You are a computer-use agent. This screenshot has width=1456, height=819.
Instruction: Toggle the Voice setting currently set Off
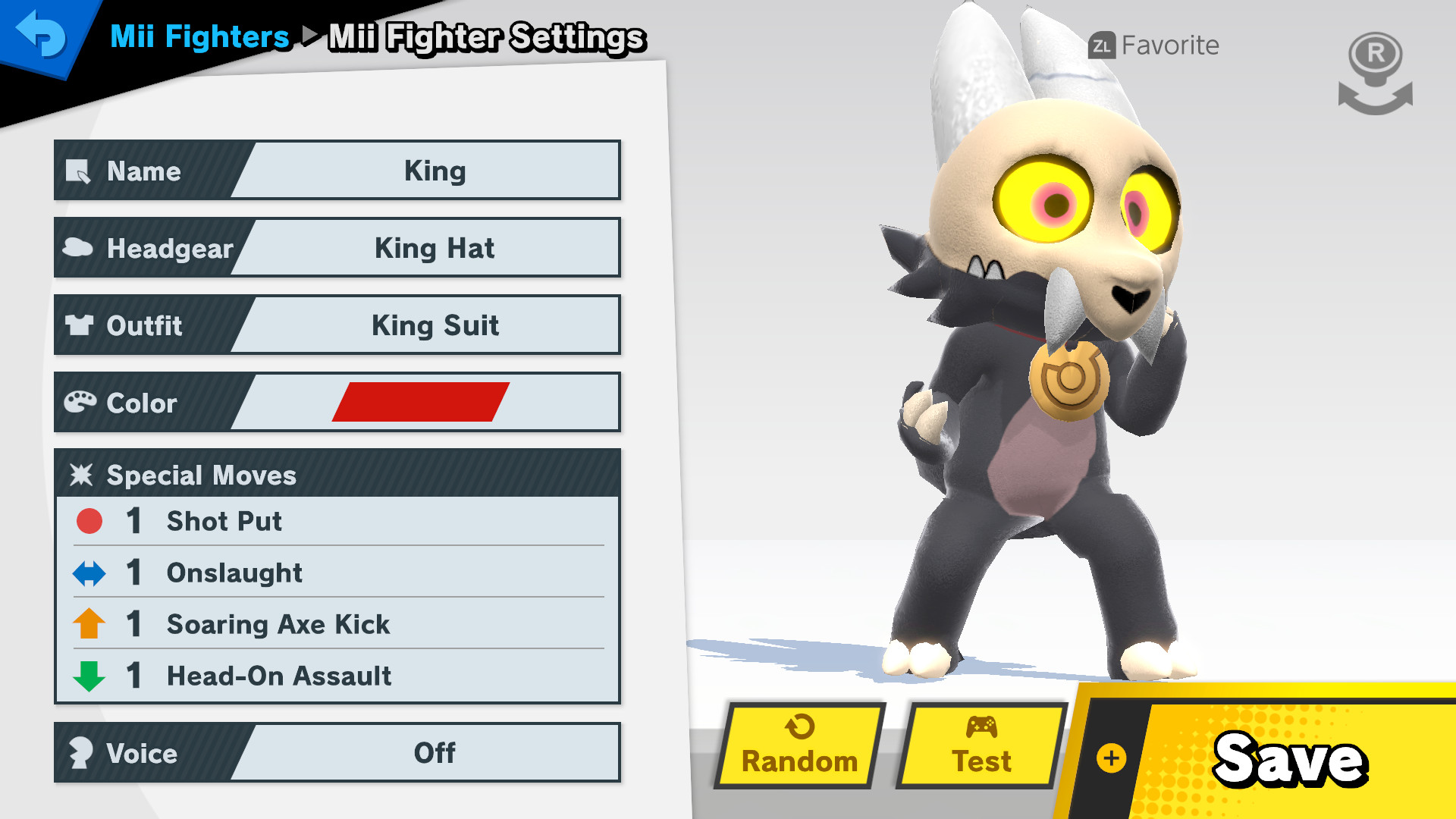coord(434,753)
